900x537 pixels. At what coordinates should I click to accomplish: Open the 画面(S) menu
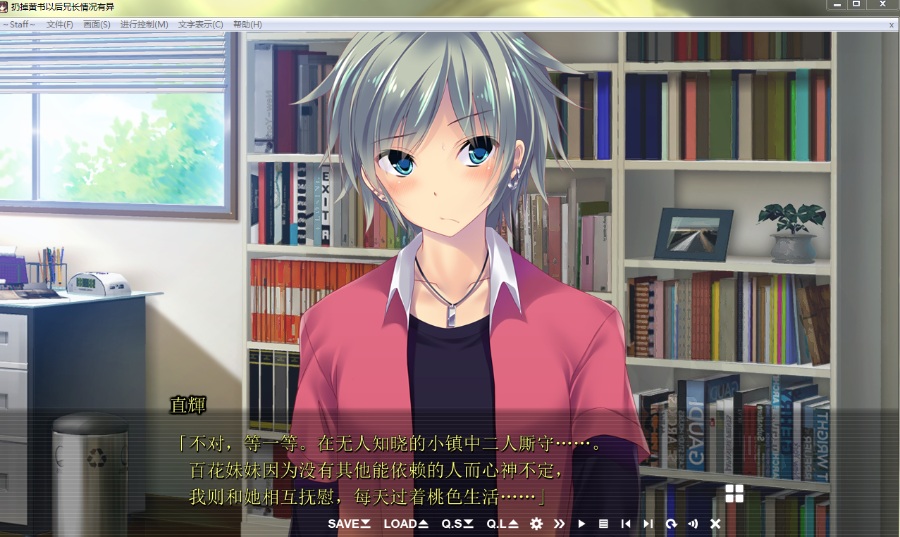coord(97,24)
